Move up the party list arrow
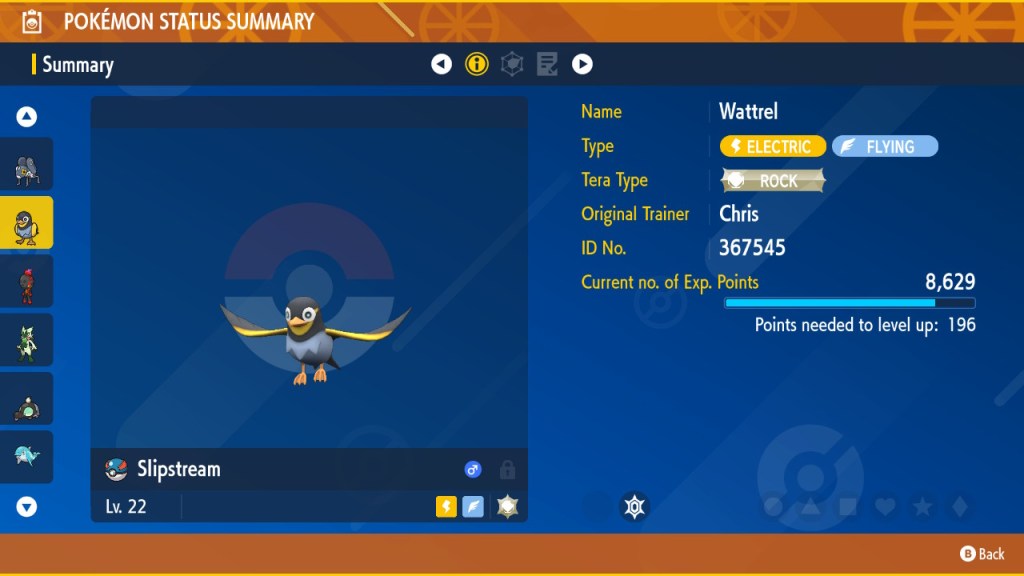 coord(27,117)
